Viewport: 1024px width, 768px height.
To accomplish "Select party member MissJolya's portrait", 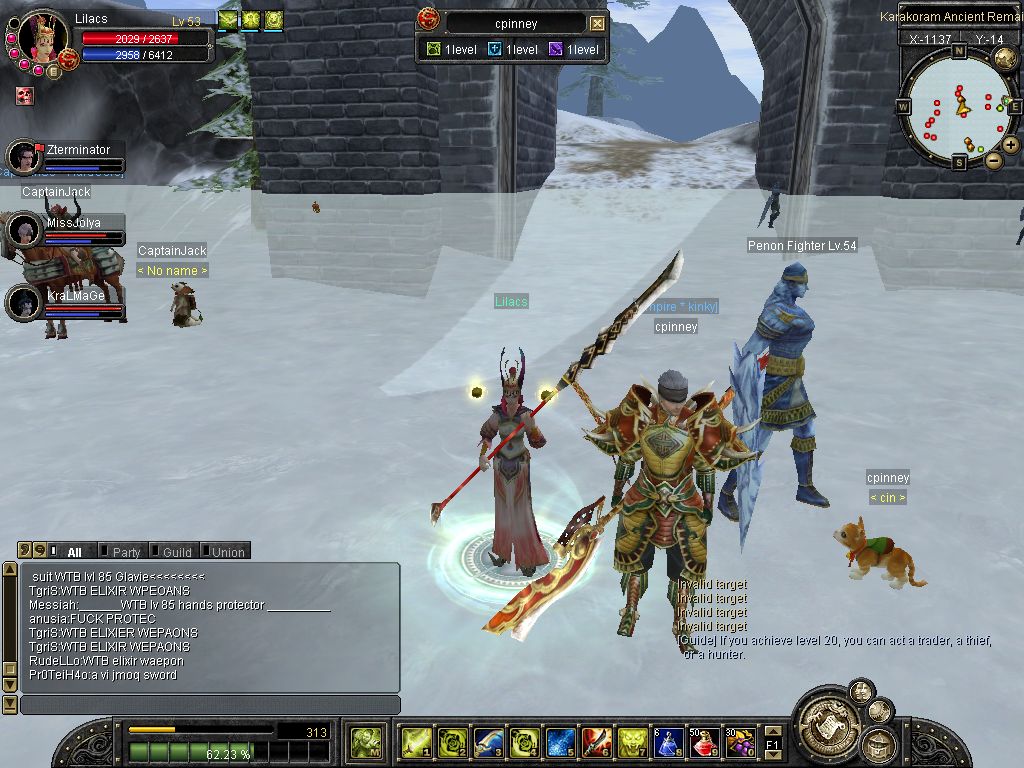I will click(x=23, y=230).
